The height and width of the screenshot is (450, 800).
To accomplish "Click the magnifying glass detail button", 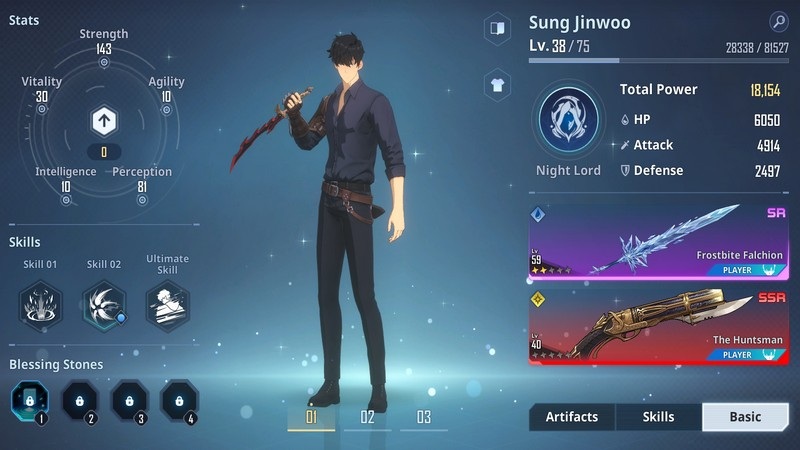I will pos(778,22).
